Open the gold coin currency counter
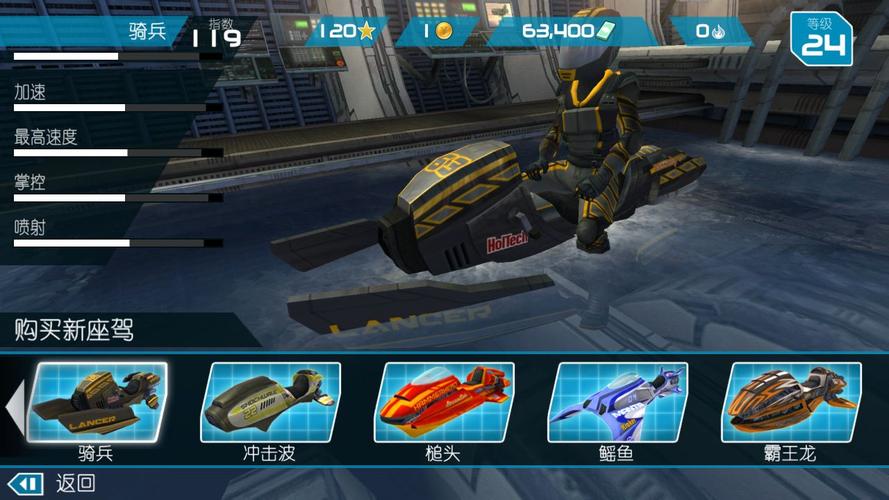Viewport: 889px width, 500px height. coord(439,31)
